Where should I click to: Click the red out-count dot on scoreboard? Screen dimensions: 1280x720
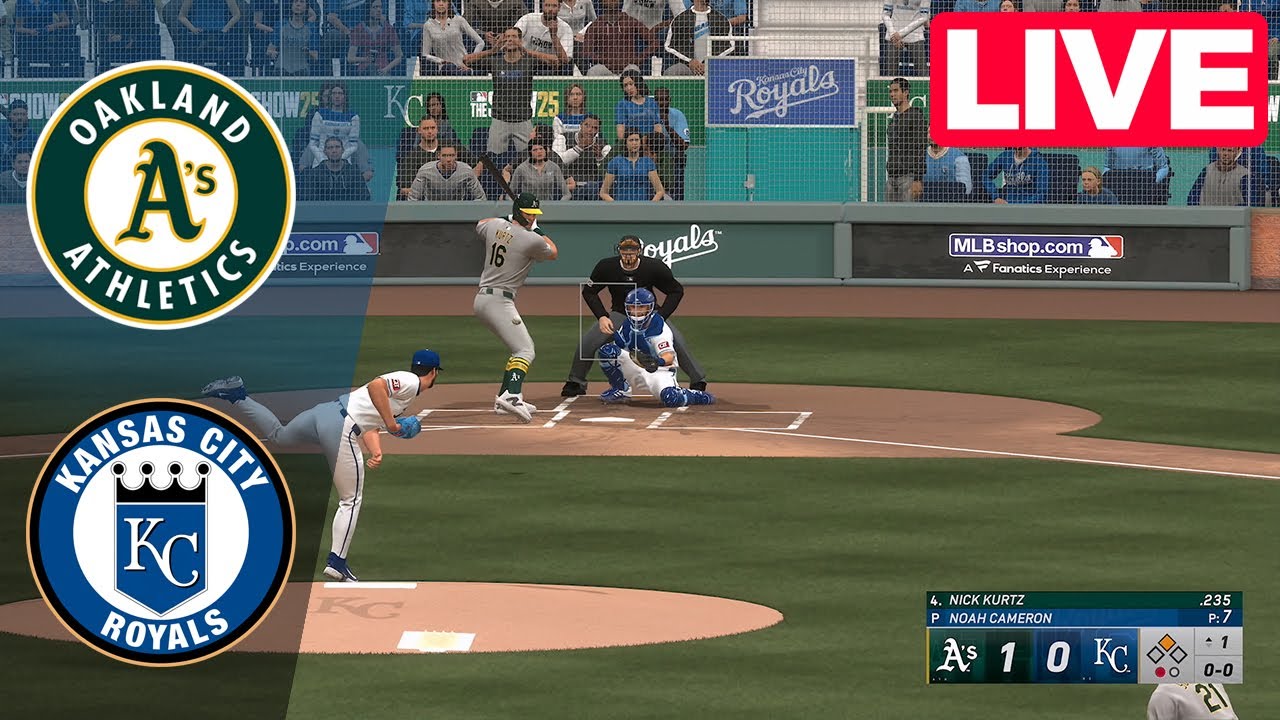pos(1161,671)
